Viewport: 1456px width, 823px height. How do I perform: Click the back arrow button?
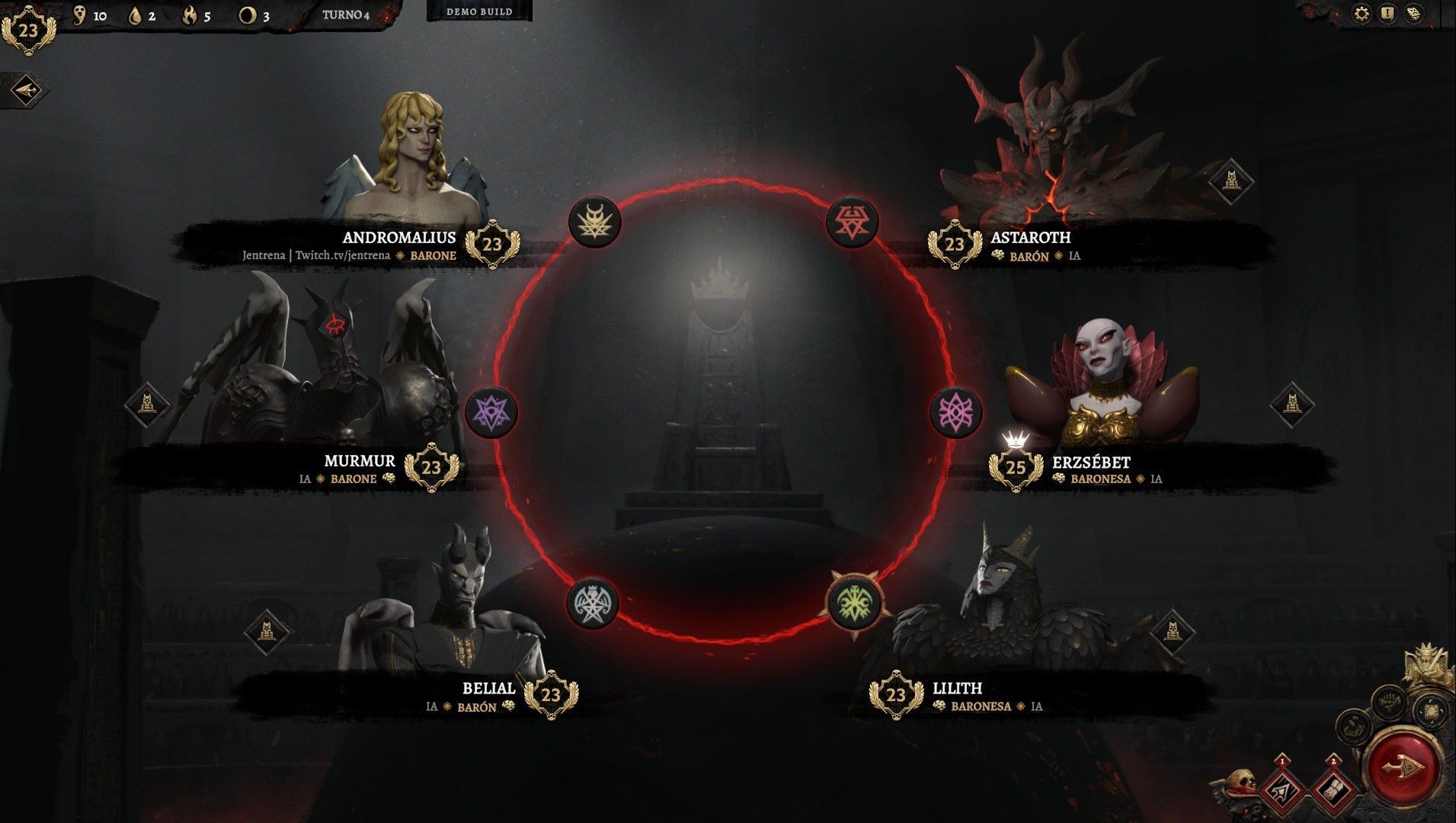(x=24, y=91)
